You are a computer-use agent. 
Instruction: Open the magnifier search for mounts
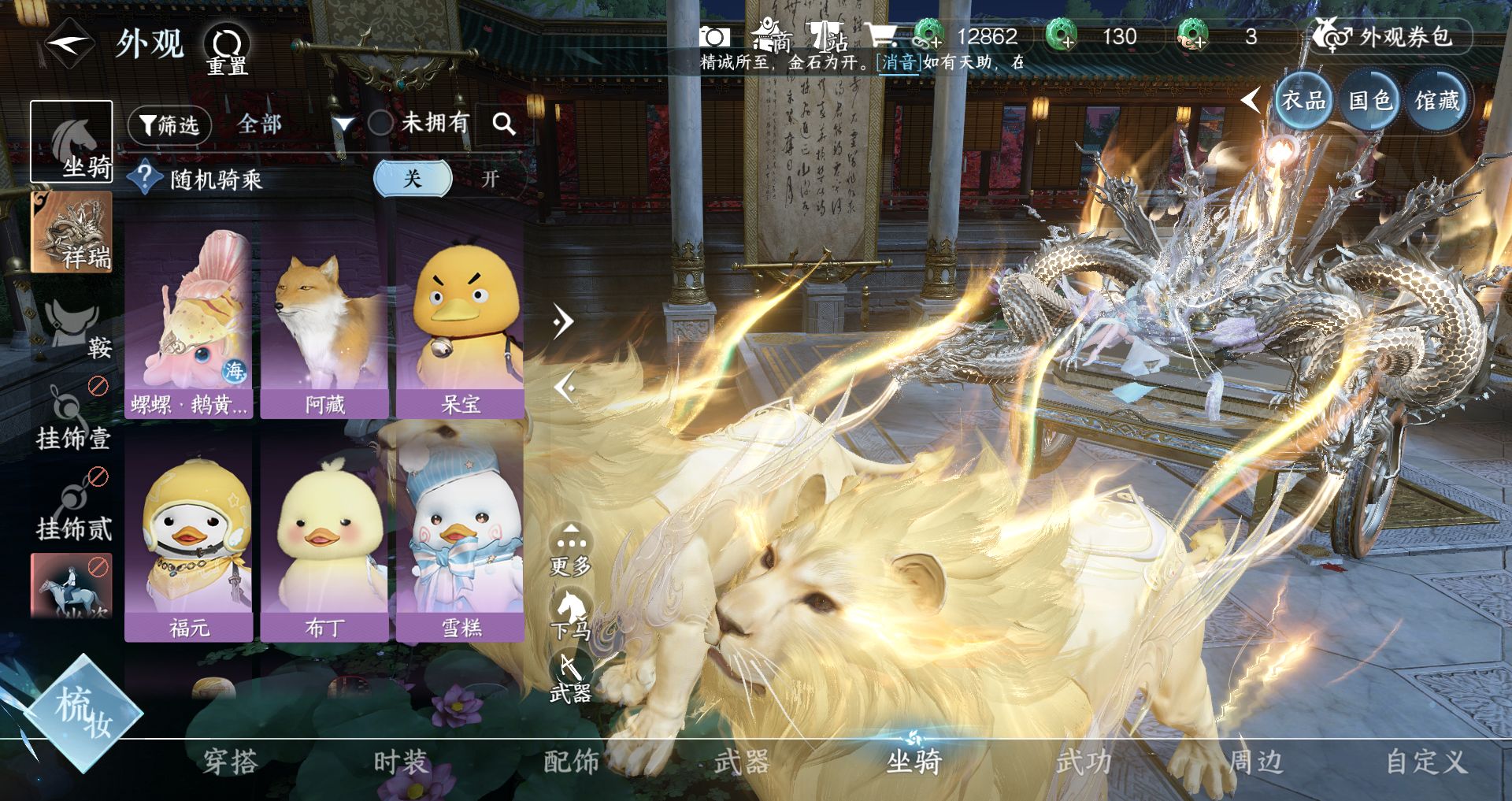click(x=503, y=124)
